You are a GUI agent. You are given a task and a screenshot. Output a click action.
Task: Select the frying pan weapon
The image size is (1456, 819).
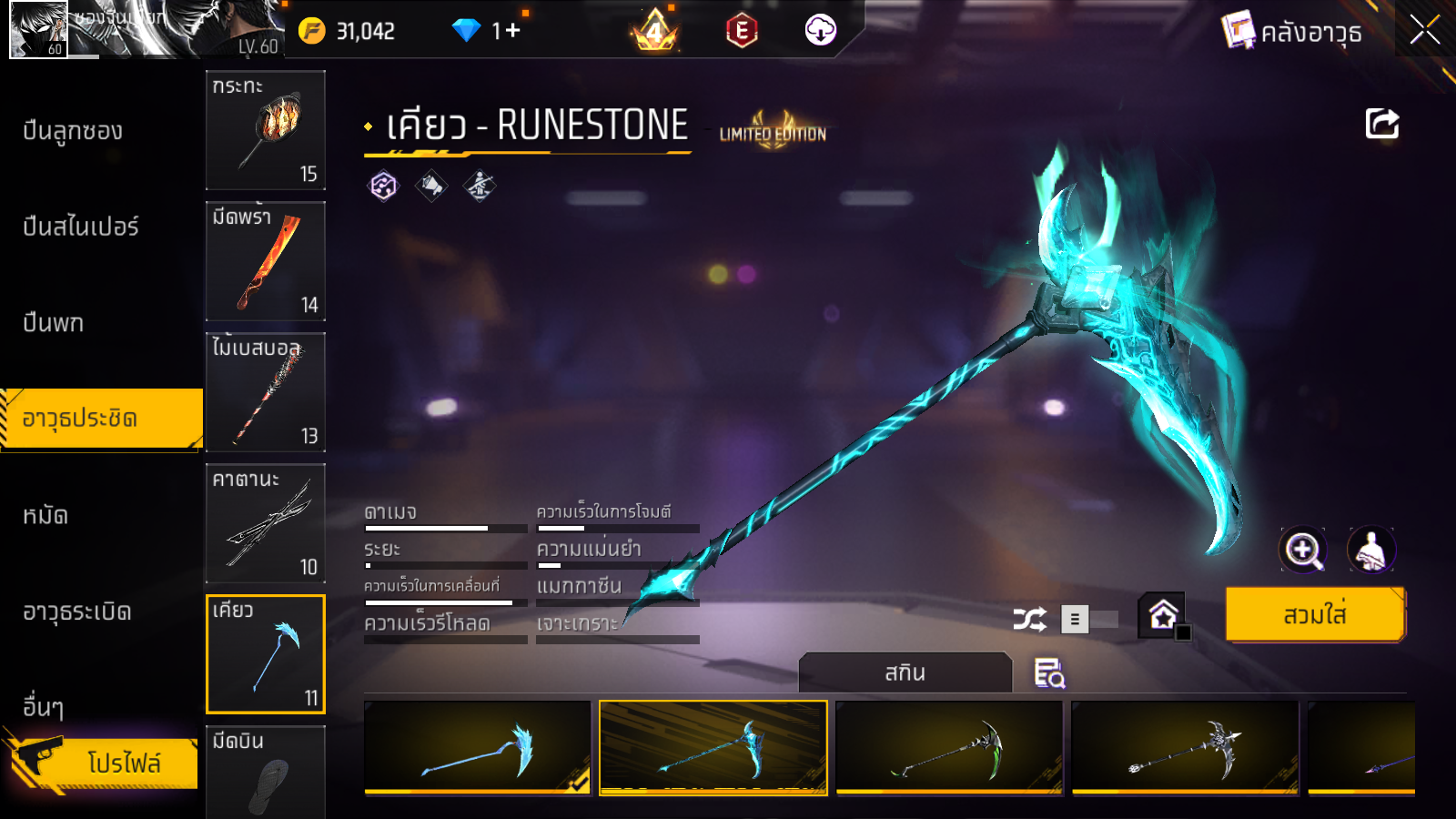point(266,130)
